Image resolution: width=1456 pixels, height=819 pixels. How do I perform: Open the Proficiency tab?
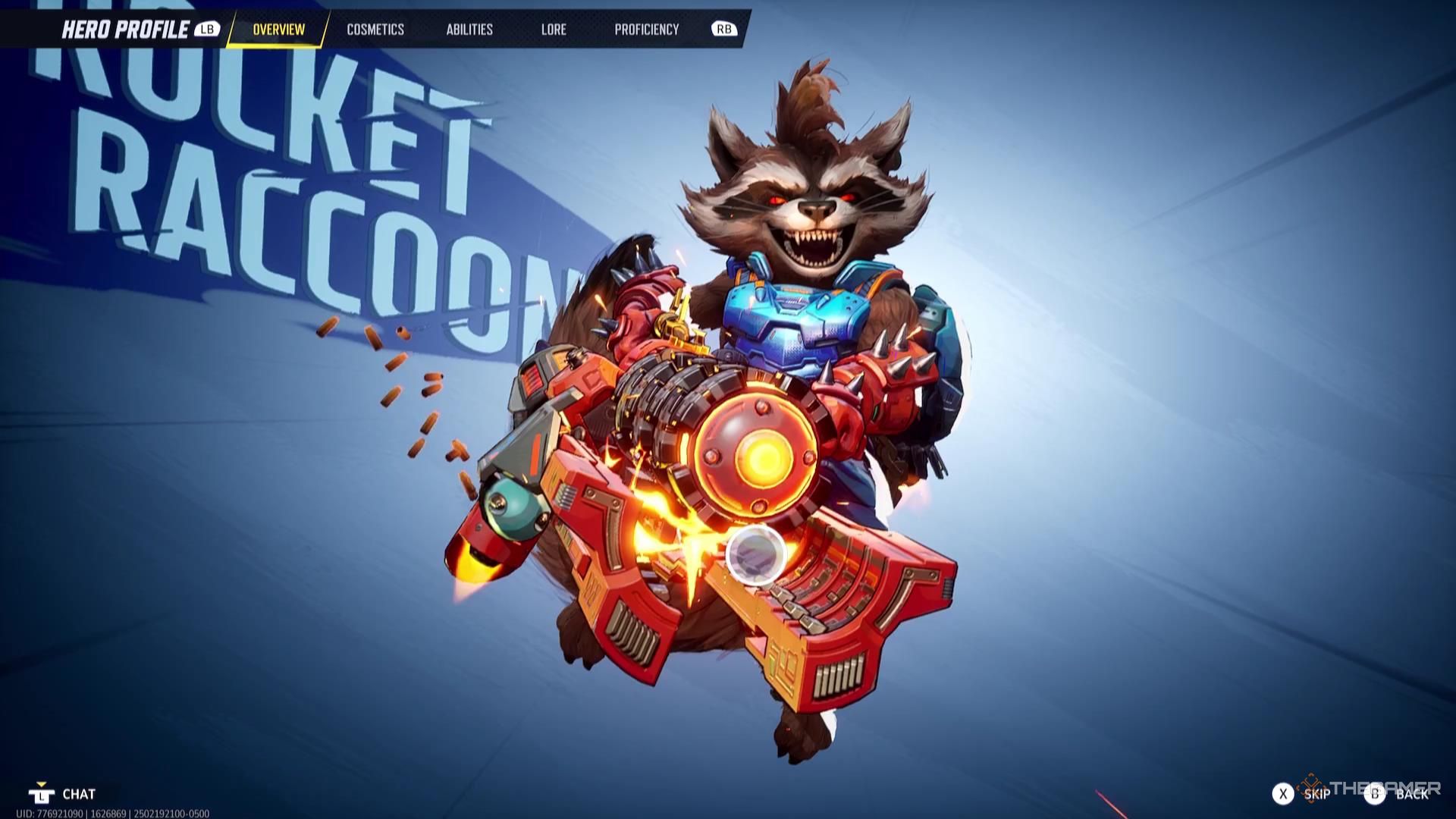point(646,30)
